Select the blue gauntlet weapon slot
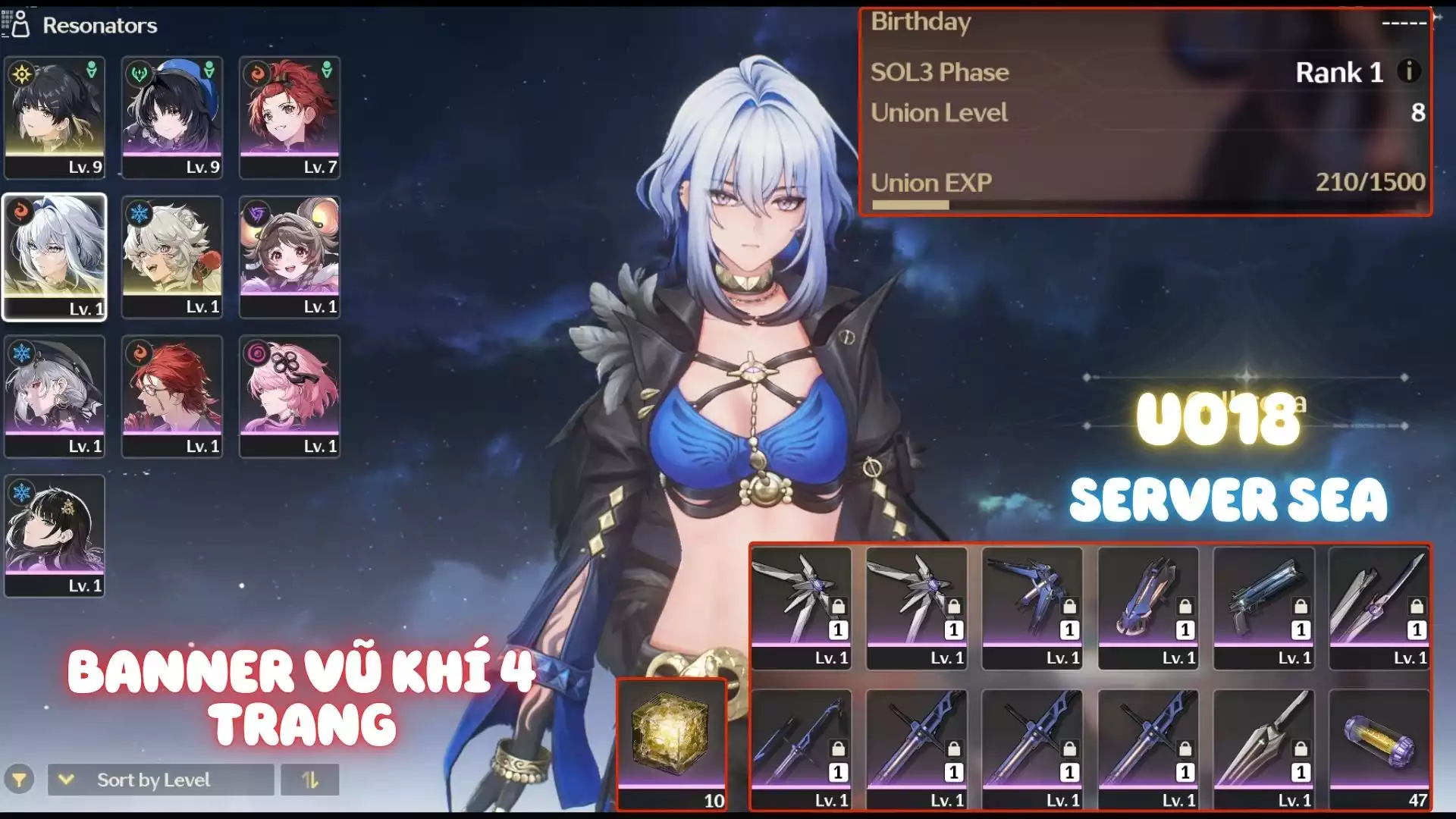 point(1148,607)
